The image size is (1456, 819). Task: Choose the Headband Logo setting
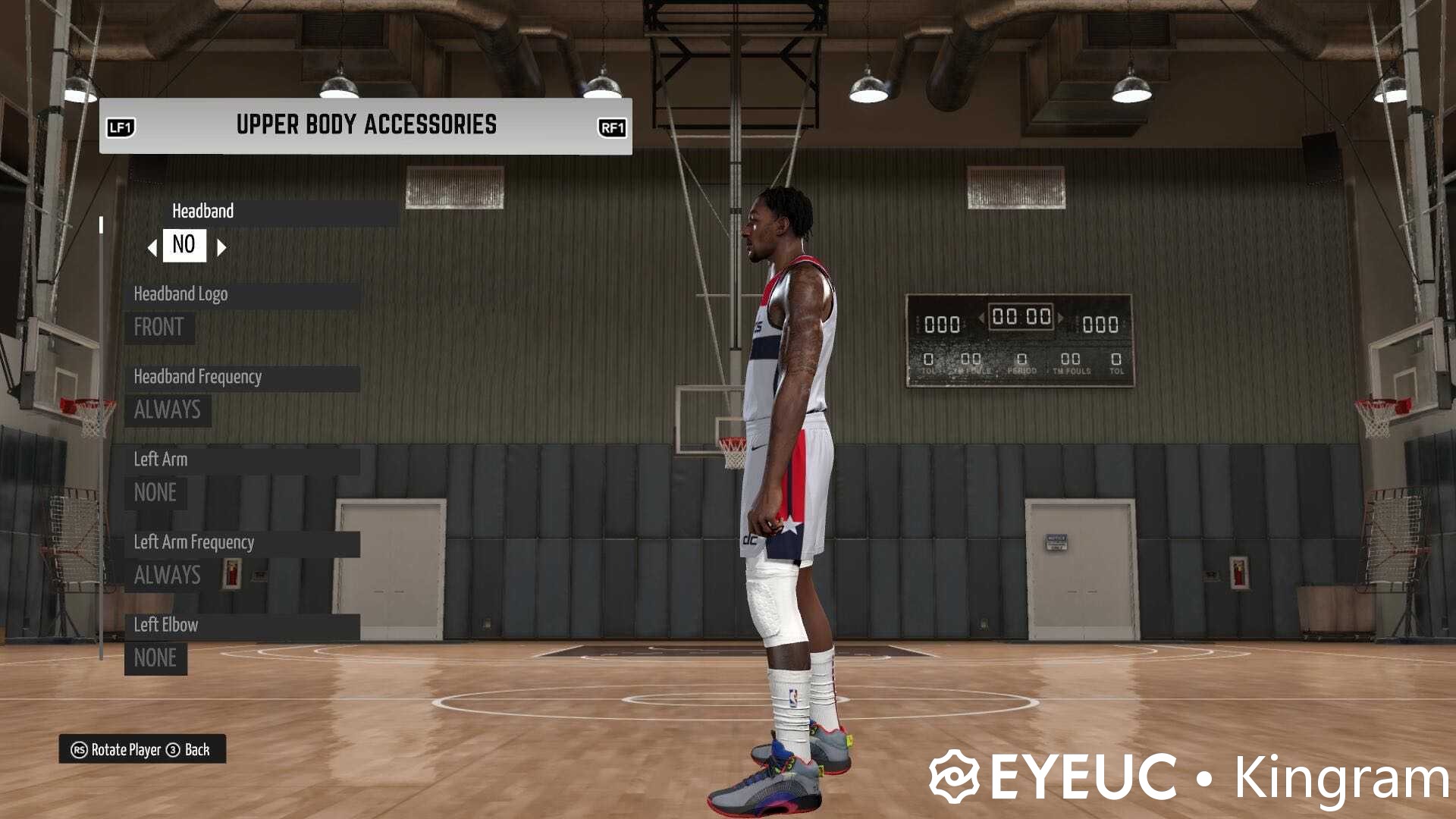[241, 294]
